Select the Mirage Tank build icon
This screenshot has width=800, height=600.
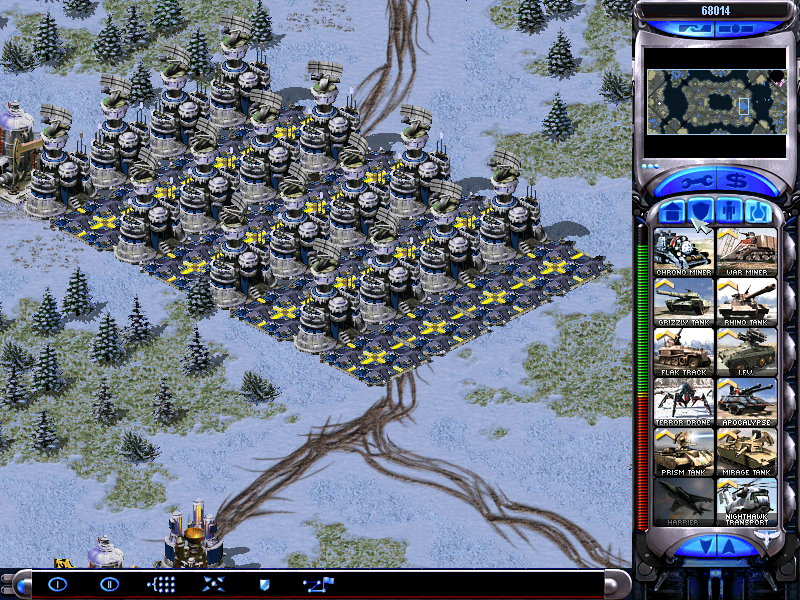click(x=746, y=451)
